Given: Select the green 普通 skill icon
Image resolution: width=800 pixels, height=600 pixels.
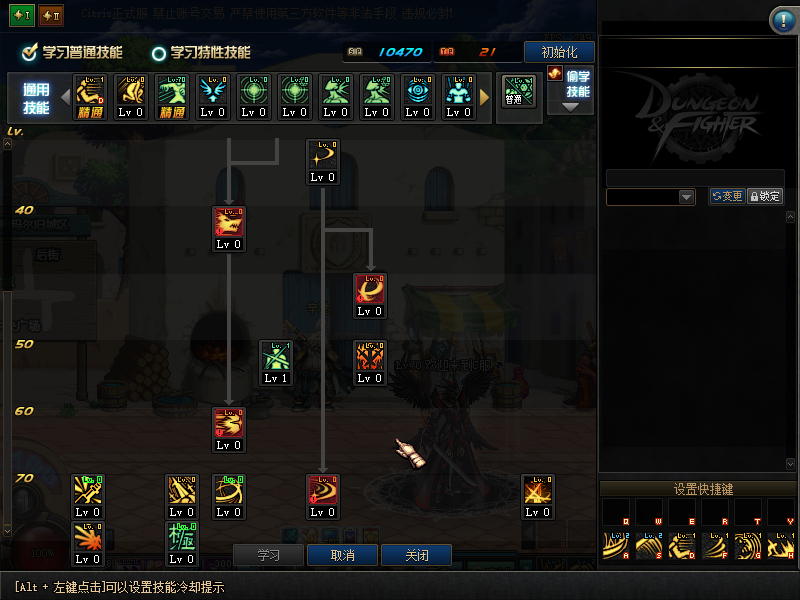Looking at the screenshot, I should pyautogui.click(x=518, y=92).
